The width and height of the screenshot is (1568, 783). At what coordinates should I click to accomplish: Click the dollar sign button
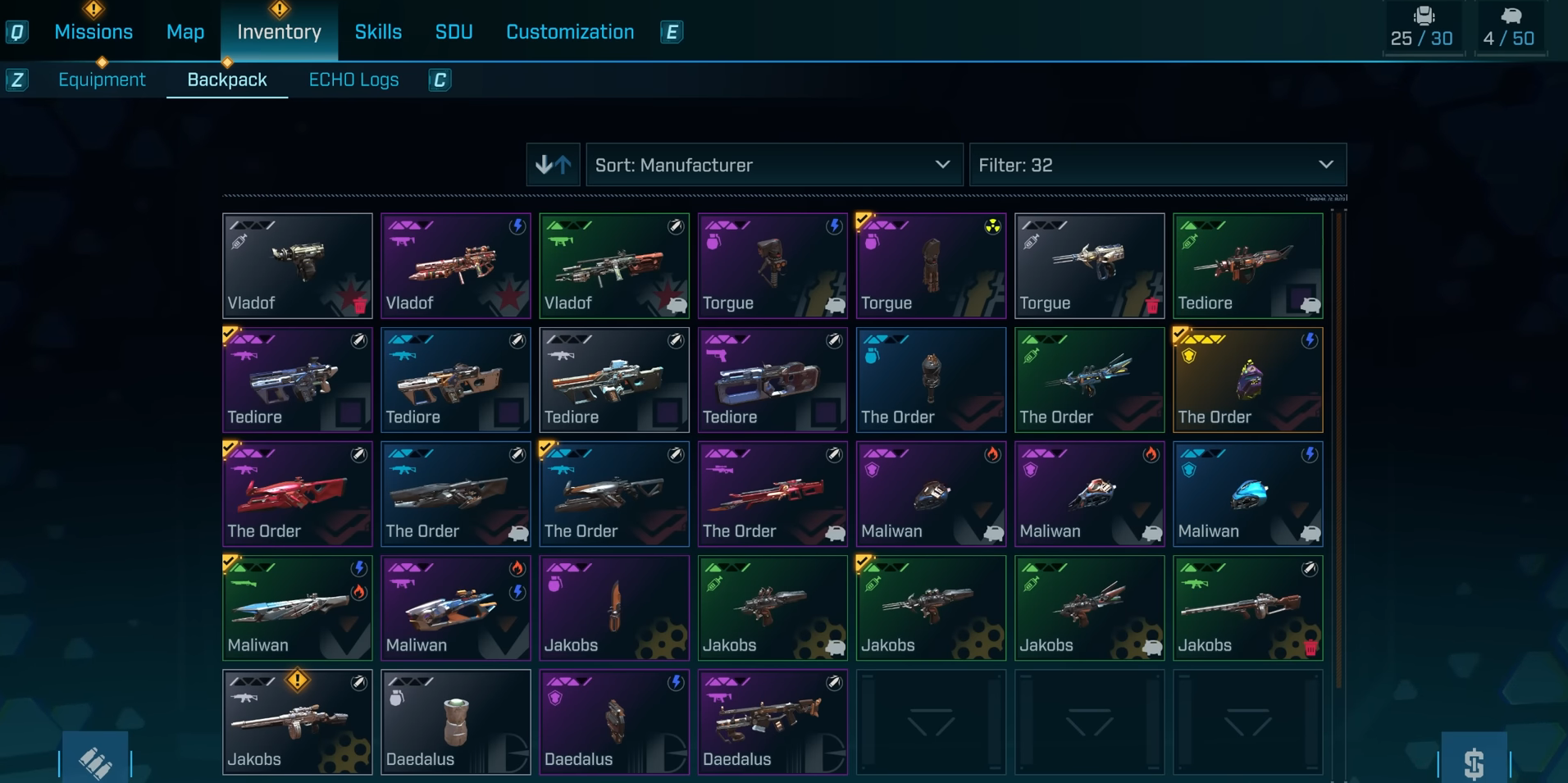(1474, 763)
